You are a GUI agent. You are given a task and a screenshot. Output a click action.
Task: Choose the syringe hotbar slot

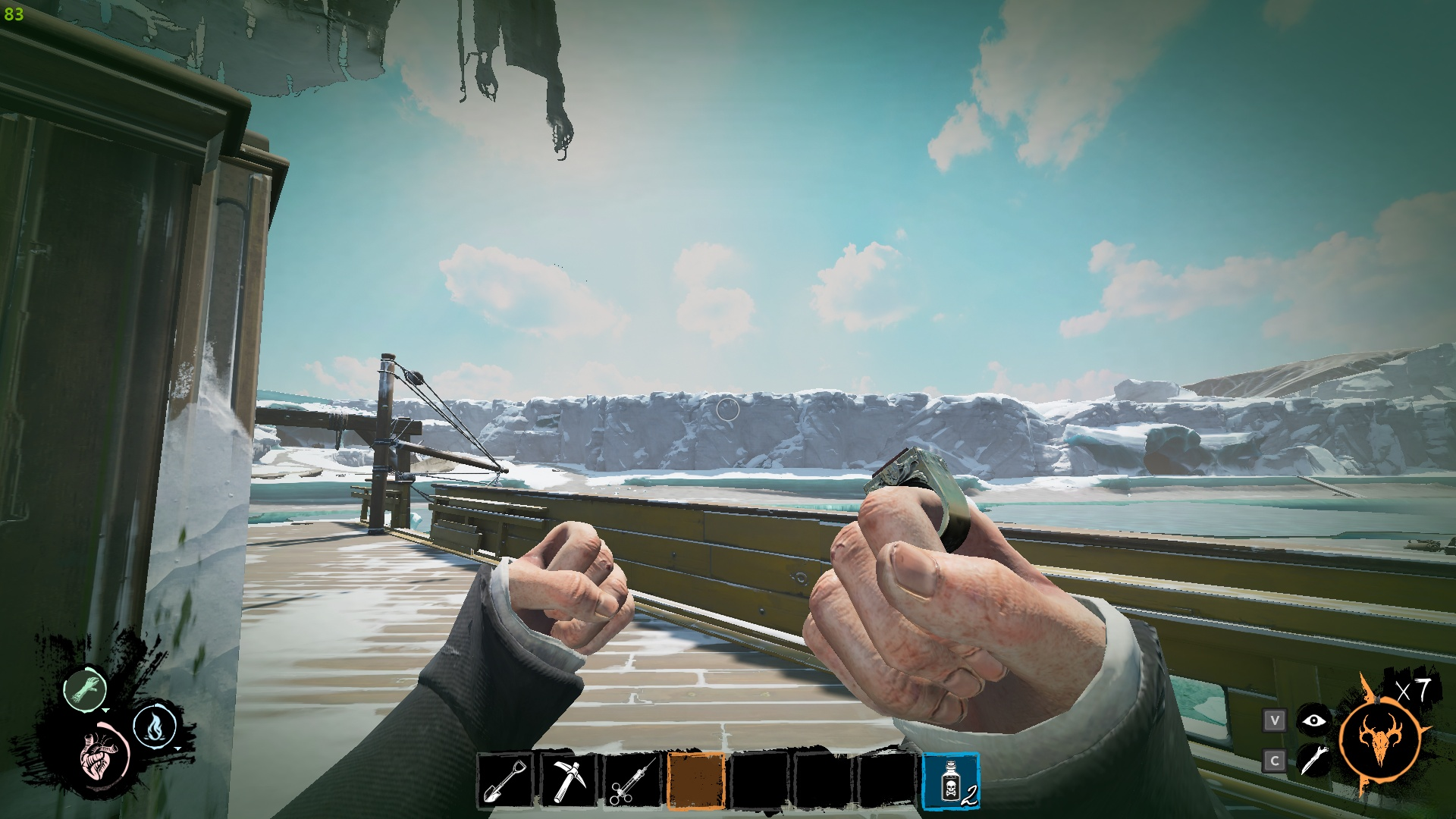click(x=632, y=780)
